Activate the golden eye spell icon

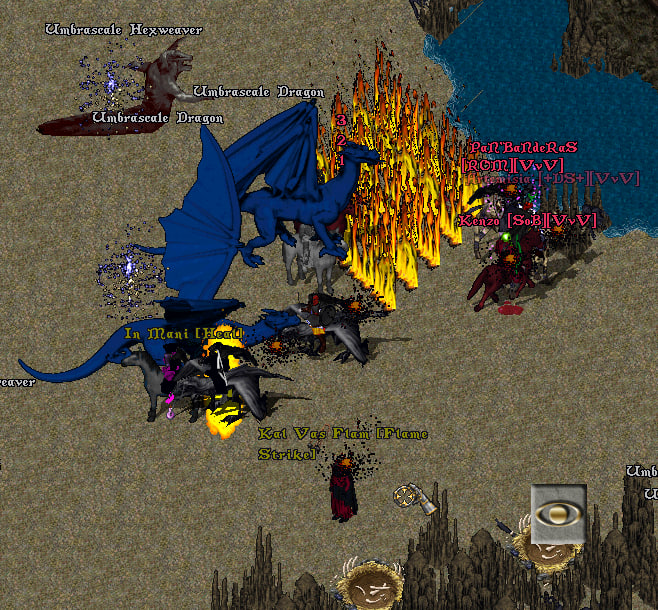click(x=558, y=513)
